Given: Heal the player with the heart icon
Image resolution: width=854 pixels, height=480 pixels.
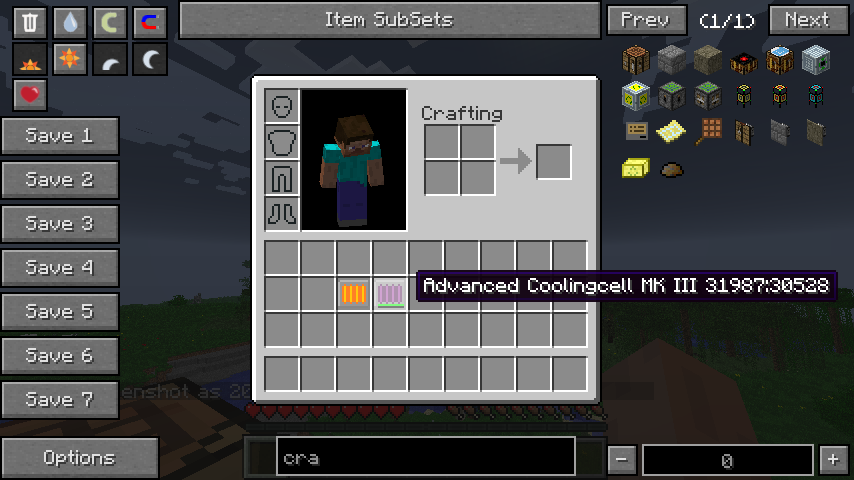Looking at the screenshot, I should (x=30, y=96).
